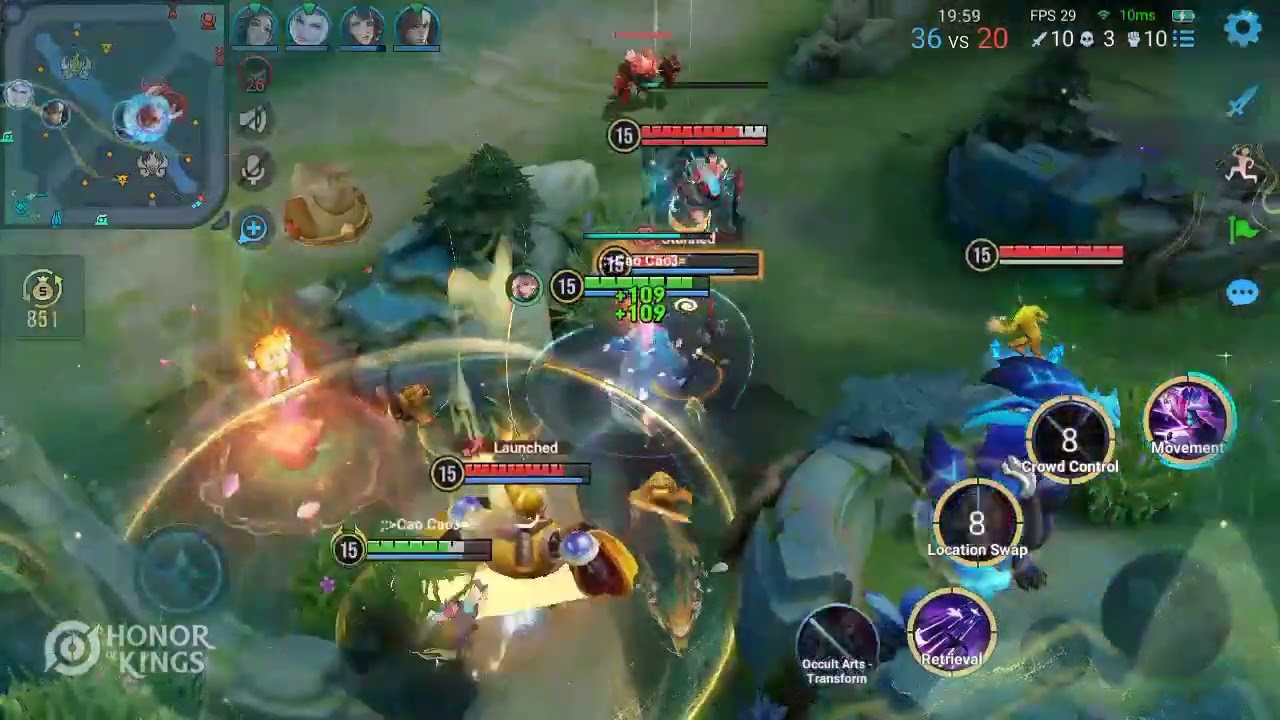Viewport: 1280px width, 720px height.
Task: Send the green flag gather signal
Action: [1242, 230]
